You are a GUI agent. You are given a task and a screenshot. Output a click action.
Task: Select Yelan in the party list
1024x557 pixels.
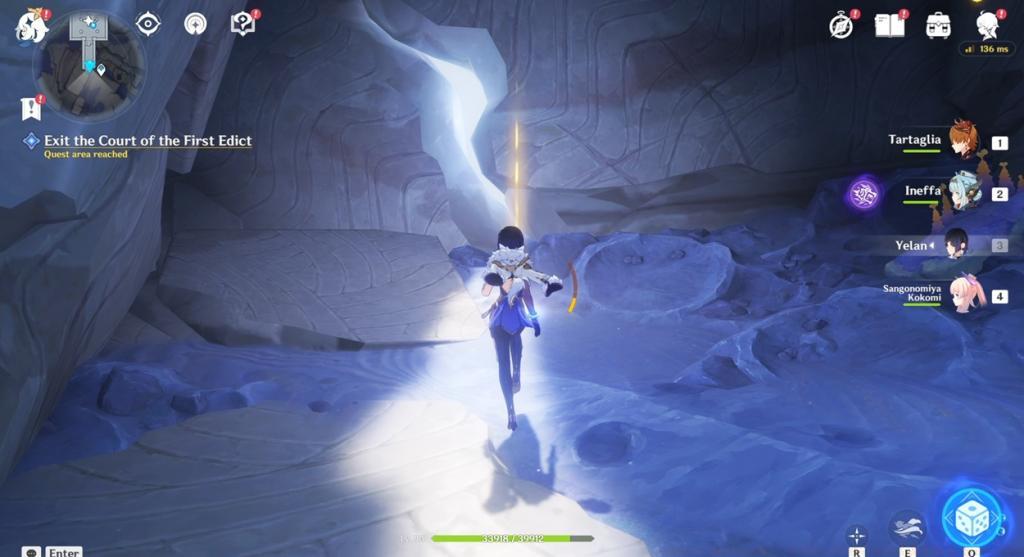956,244
